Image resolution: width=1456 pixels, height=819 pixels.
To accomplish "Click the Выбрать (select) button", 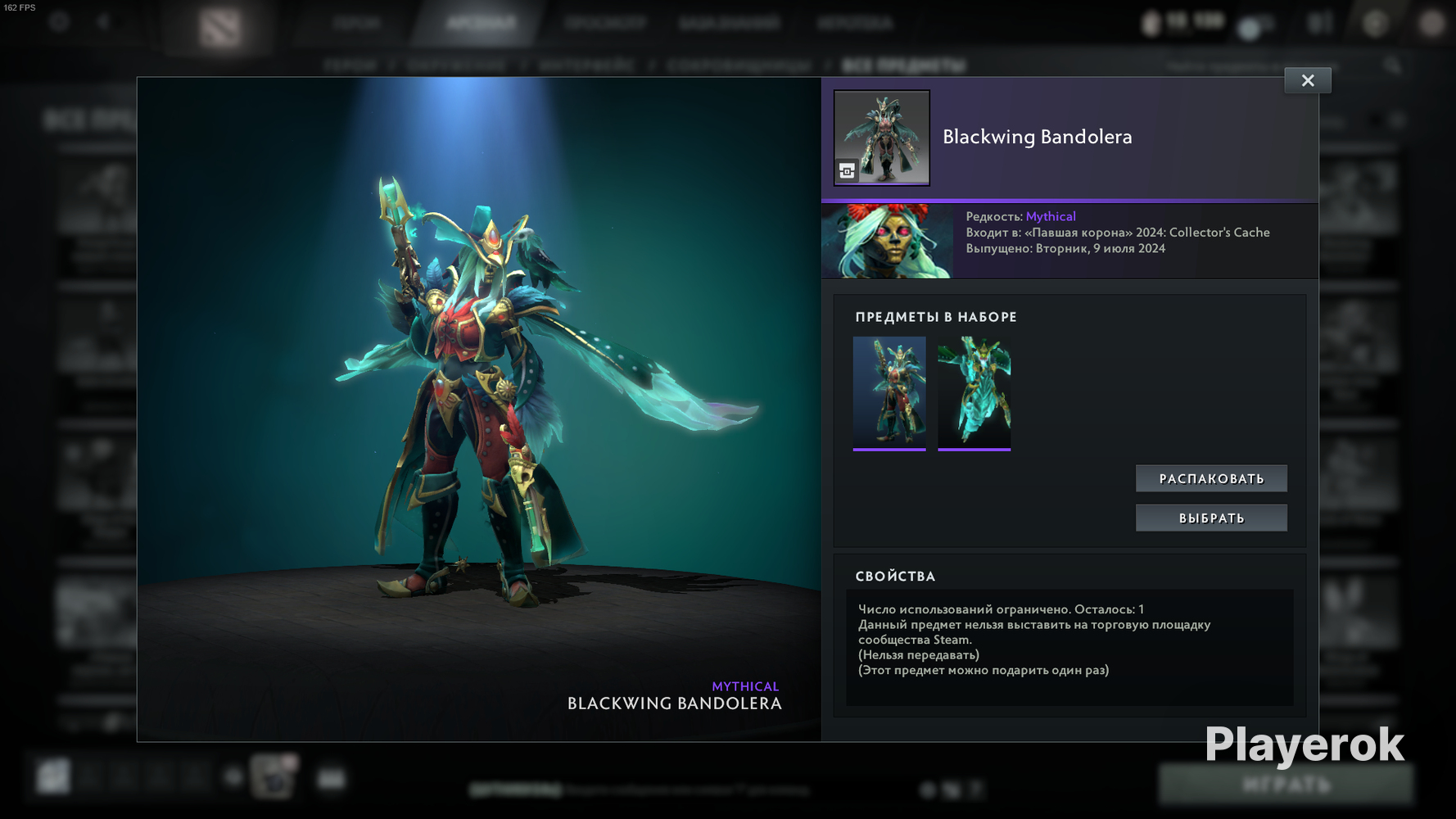I will [1210, 518].
